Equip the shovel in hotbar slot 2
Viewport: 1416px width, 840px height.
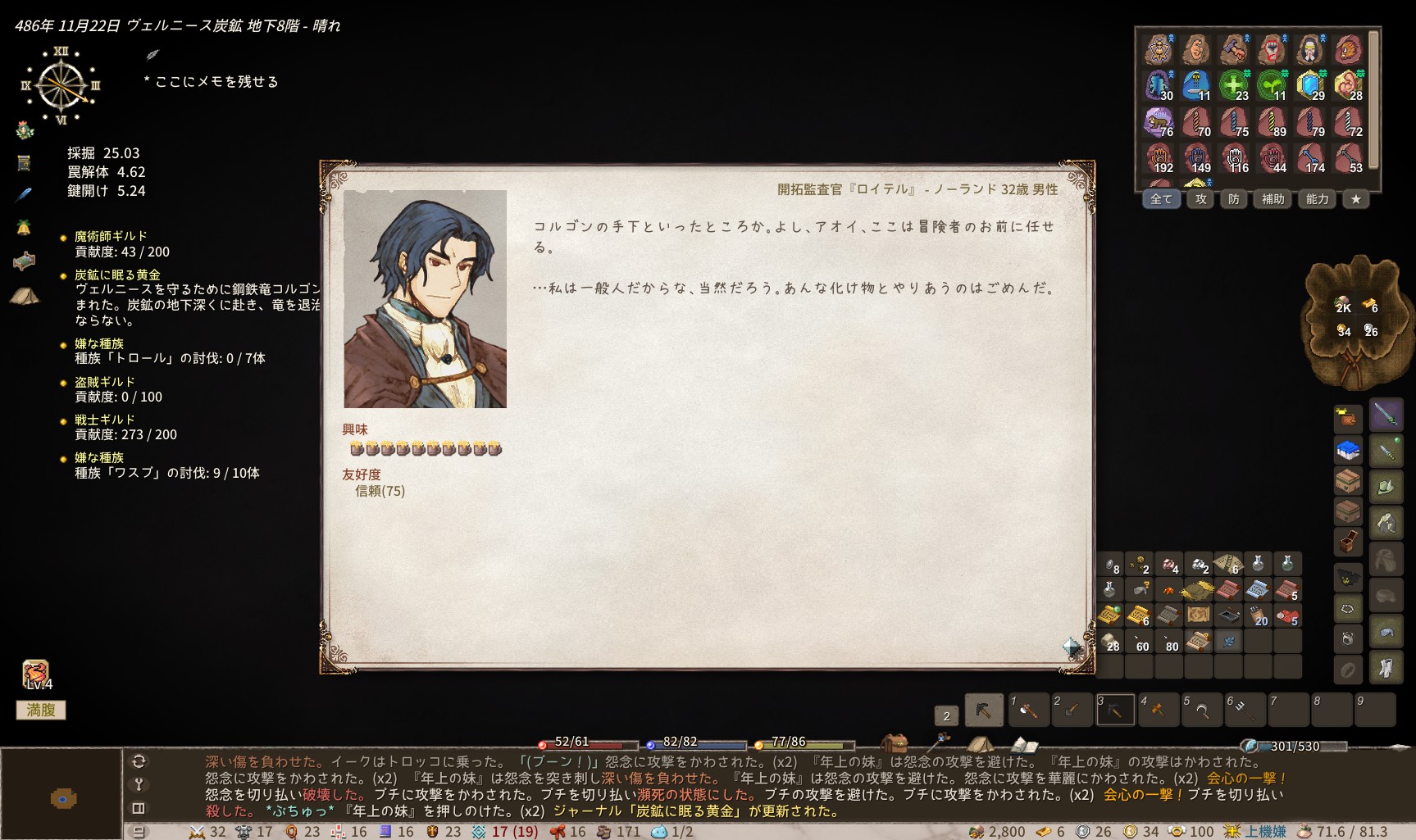coord(1072,710)
